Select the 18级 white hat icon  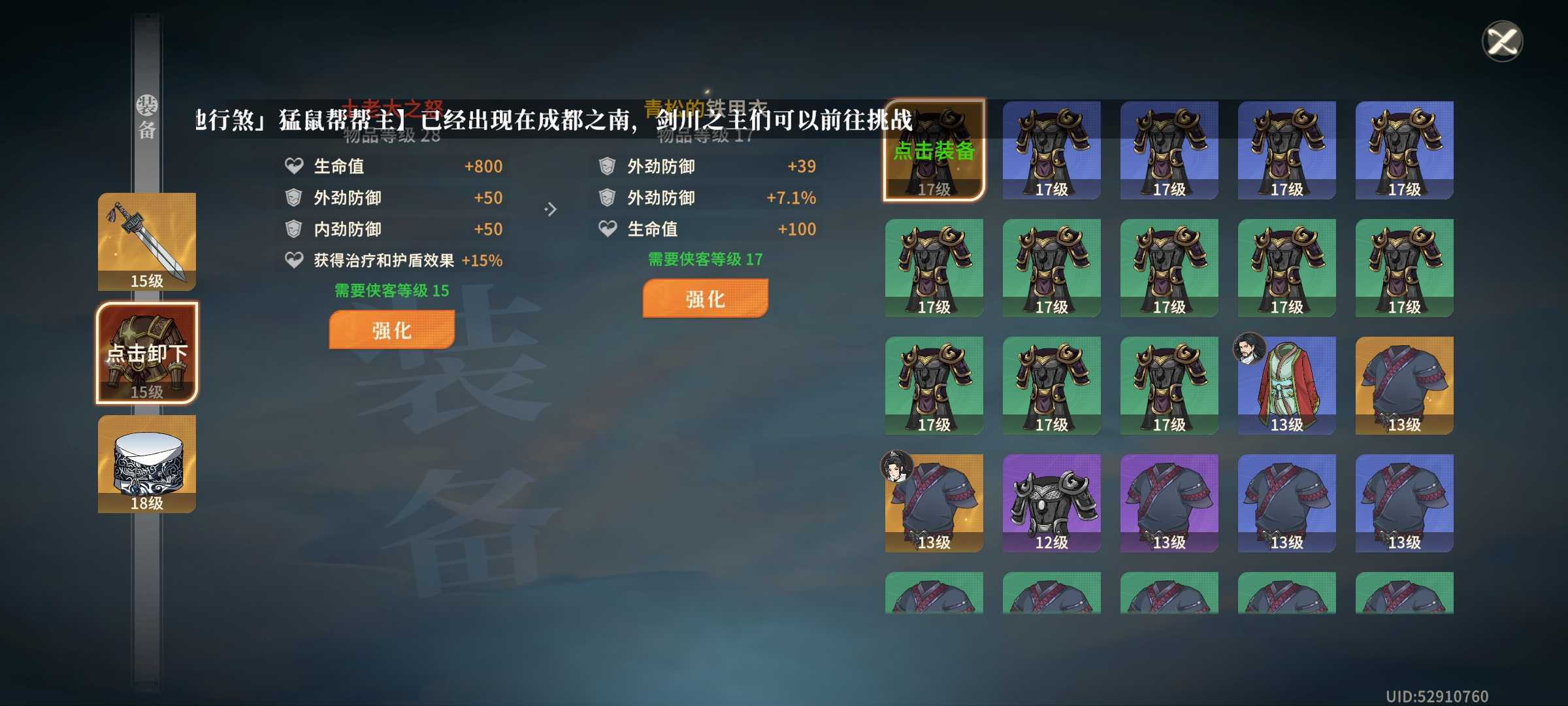(x=146, y=464)
